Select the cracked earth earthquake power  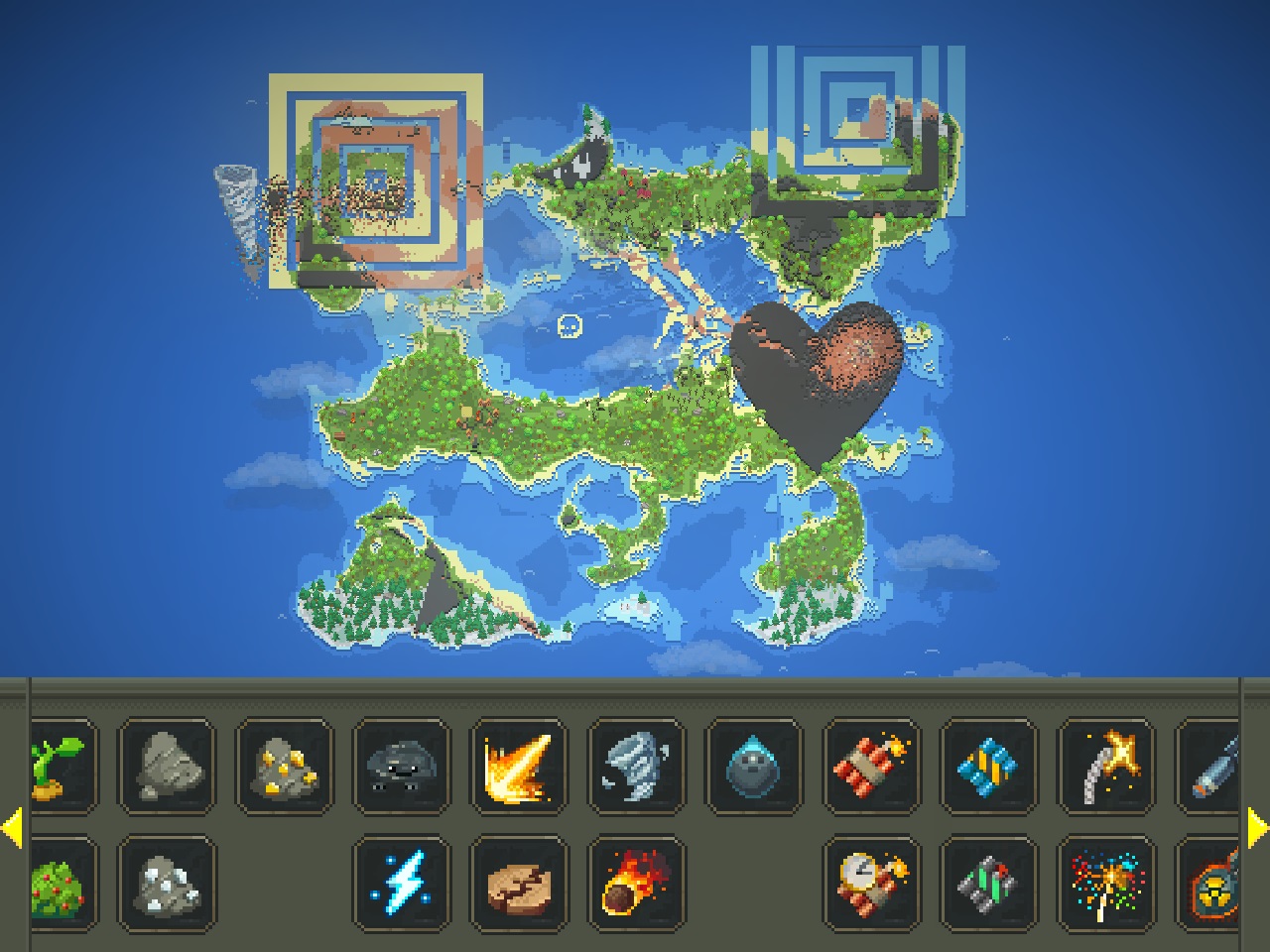pos(519,885)
